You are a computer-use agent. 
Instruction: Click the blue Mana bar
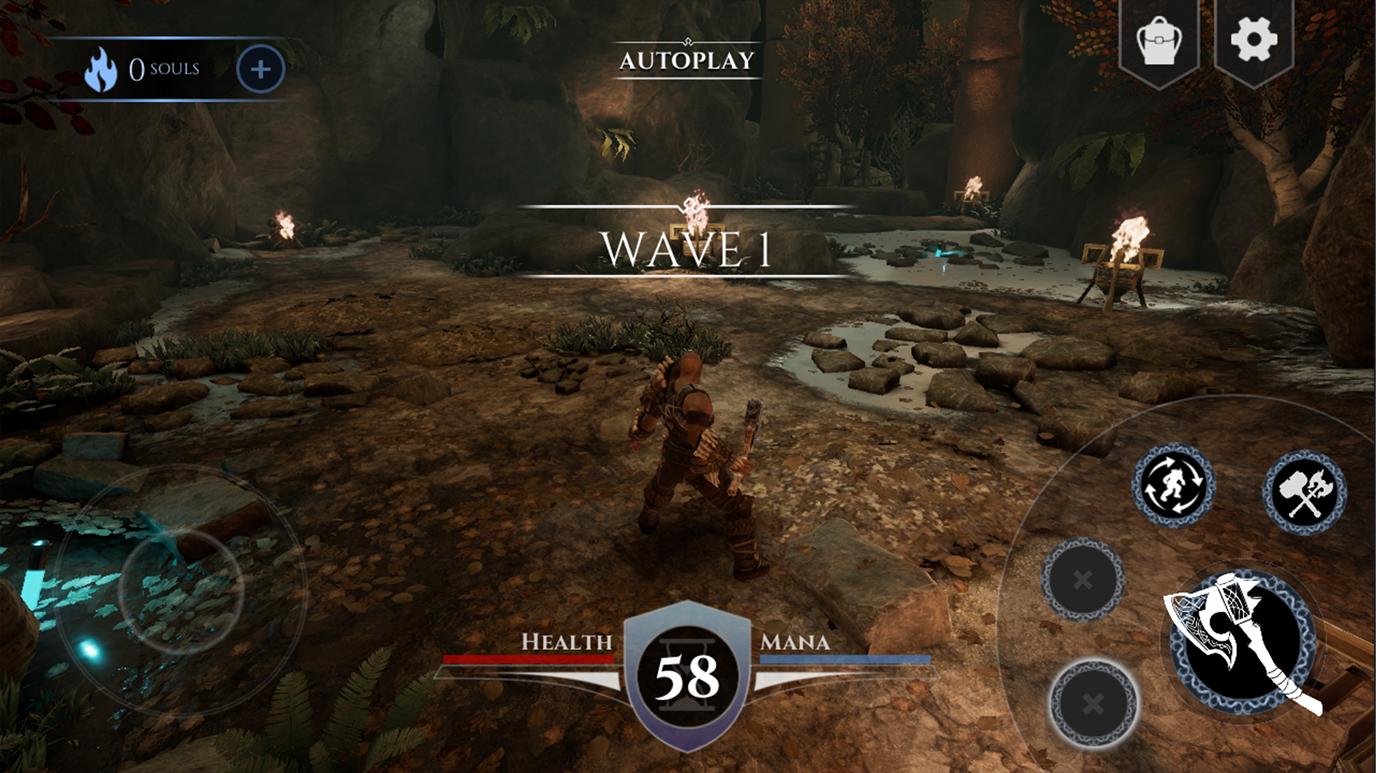pyautogui.click(x=845, y=659)
